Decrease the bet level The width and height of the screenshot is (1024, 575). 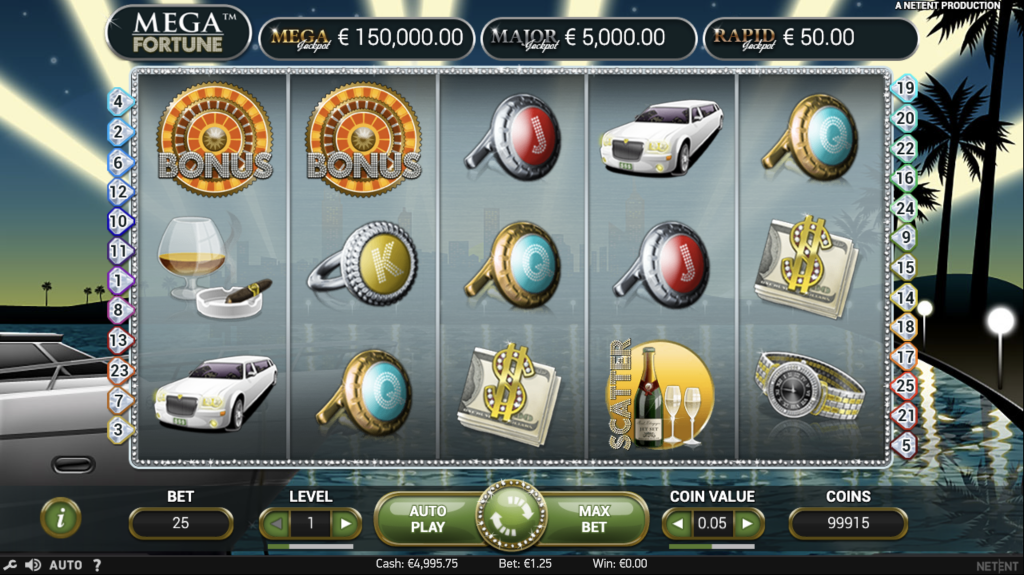coord(276,523)
